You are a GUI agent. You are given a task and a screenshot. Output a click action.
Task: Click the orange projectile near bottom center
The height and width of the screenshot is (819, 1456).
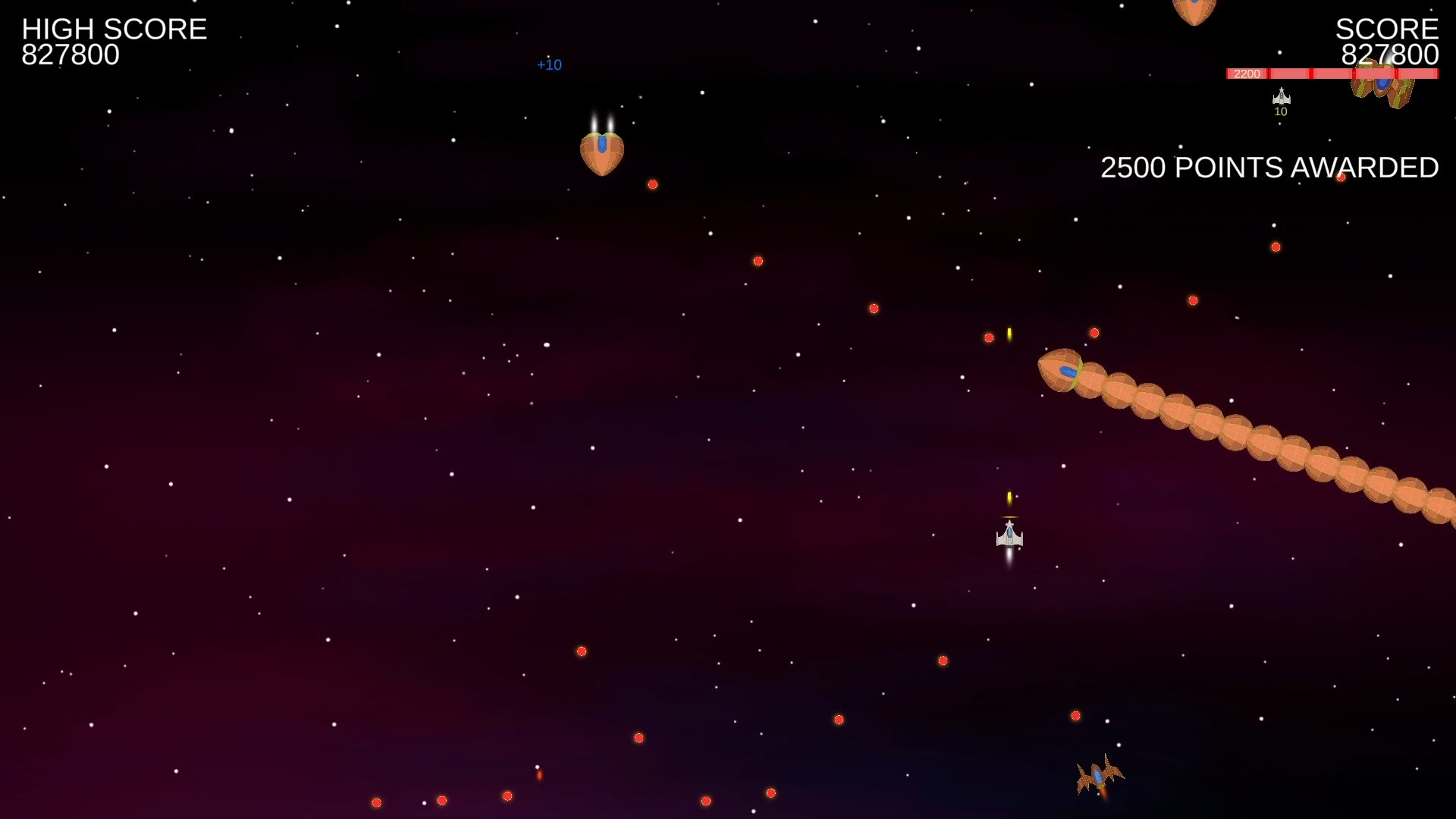[540, 776]
